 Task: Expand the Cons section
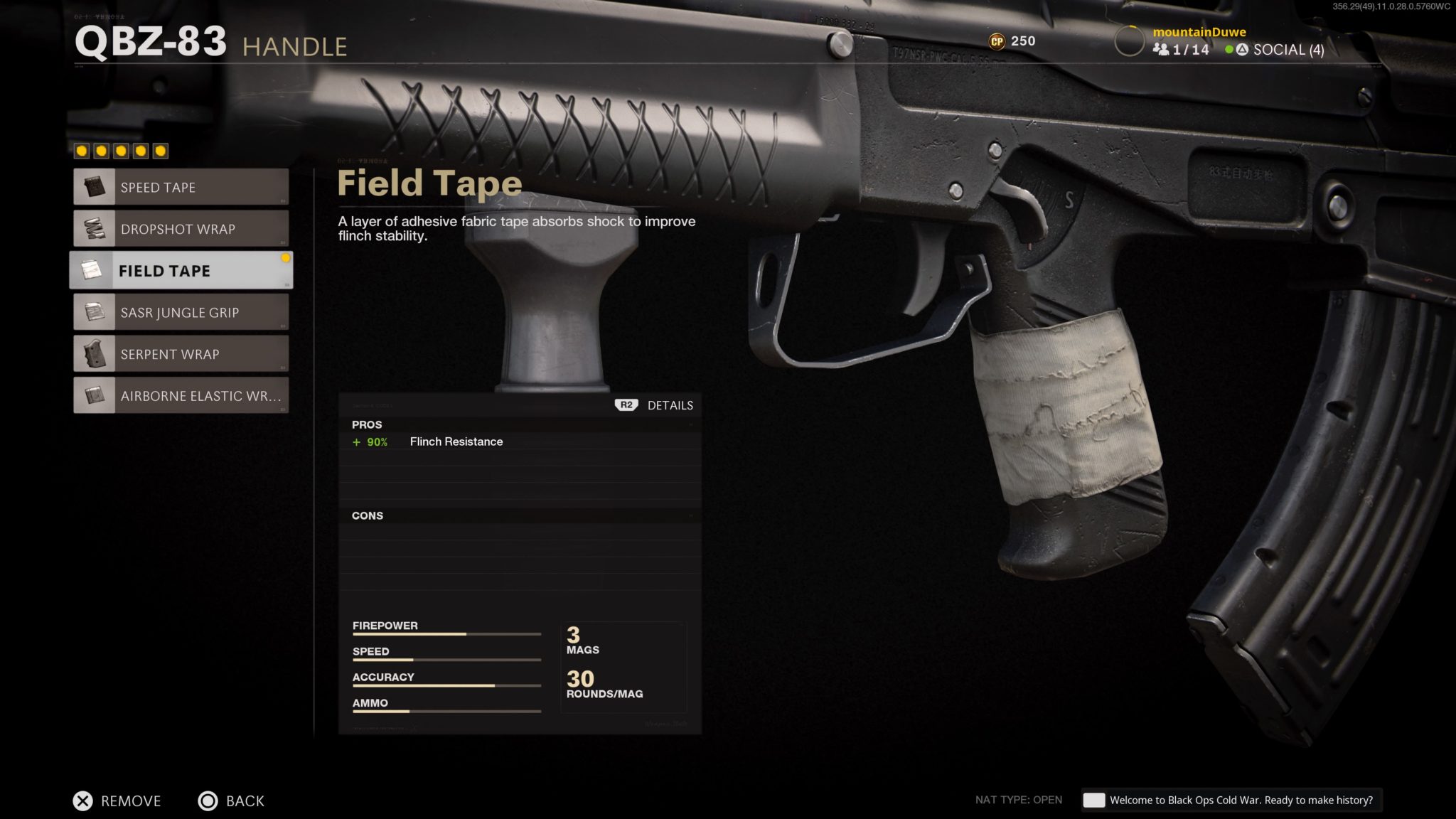[368, 515]
